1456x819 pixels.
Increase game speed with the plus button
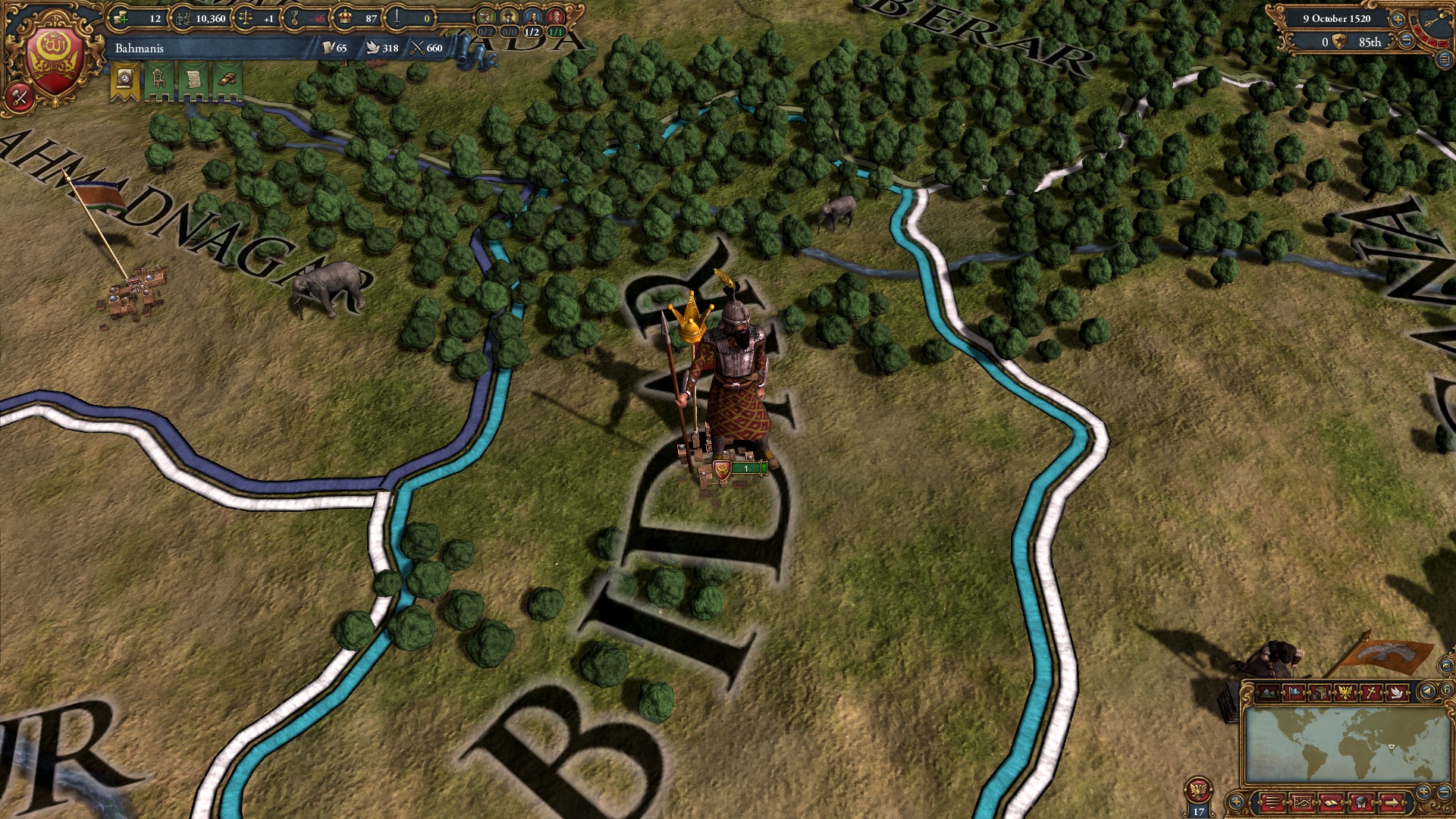(x=1398, y=20)
